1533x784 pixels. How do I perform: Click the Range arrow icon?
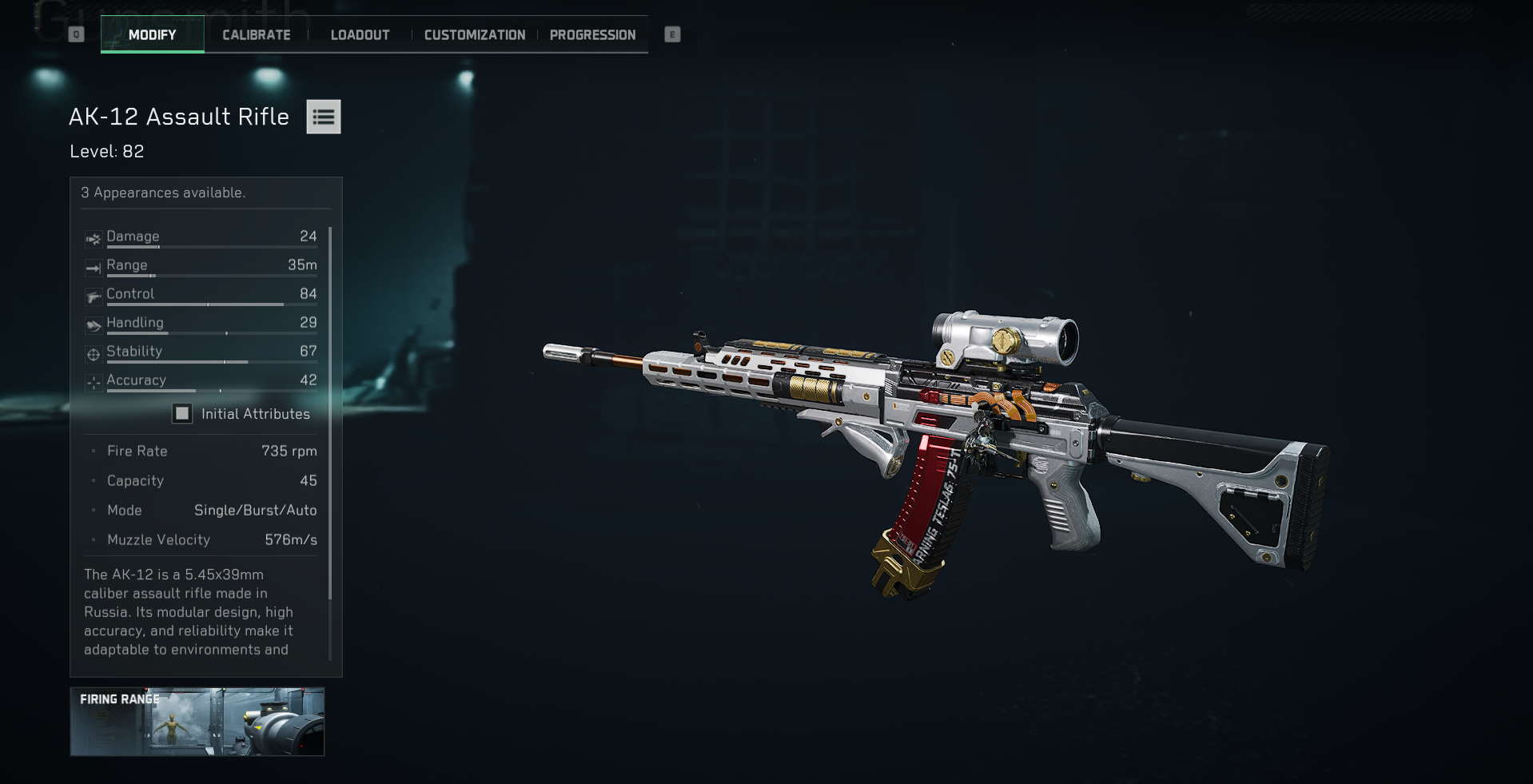[x=92, y=265]
